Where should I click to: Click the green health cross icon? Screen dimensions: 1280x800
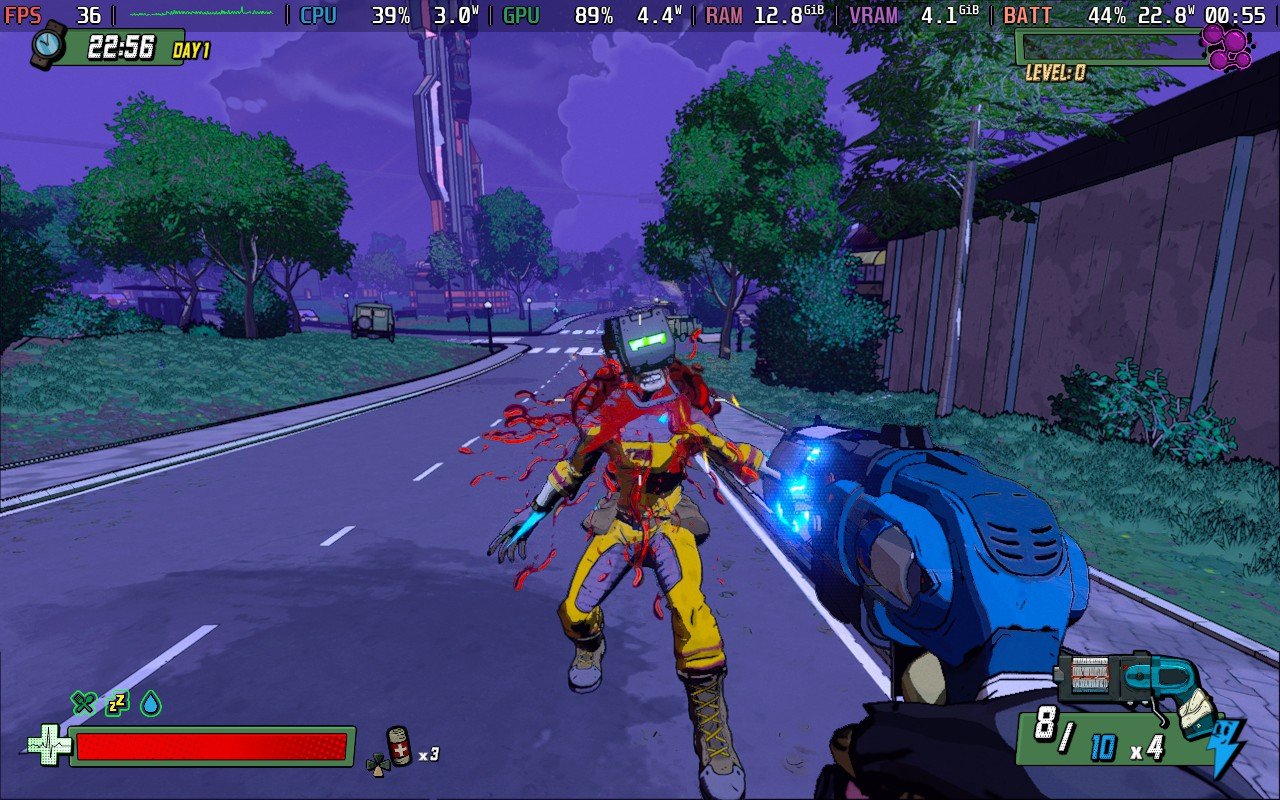[x=46, y=746]
